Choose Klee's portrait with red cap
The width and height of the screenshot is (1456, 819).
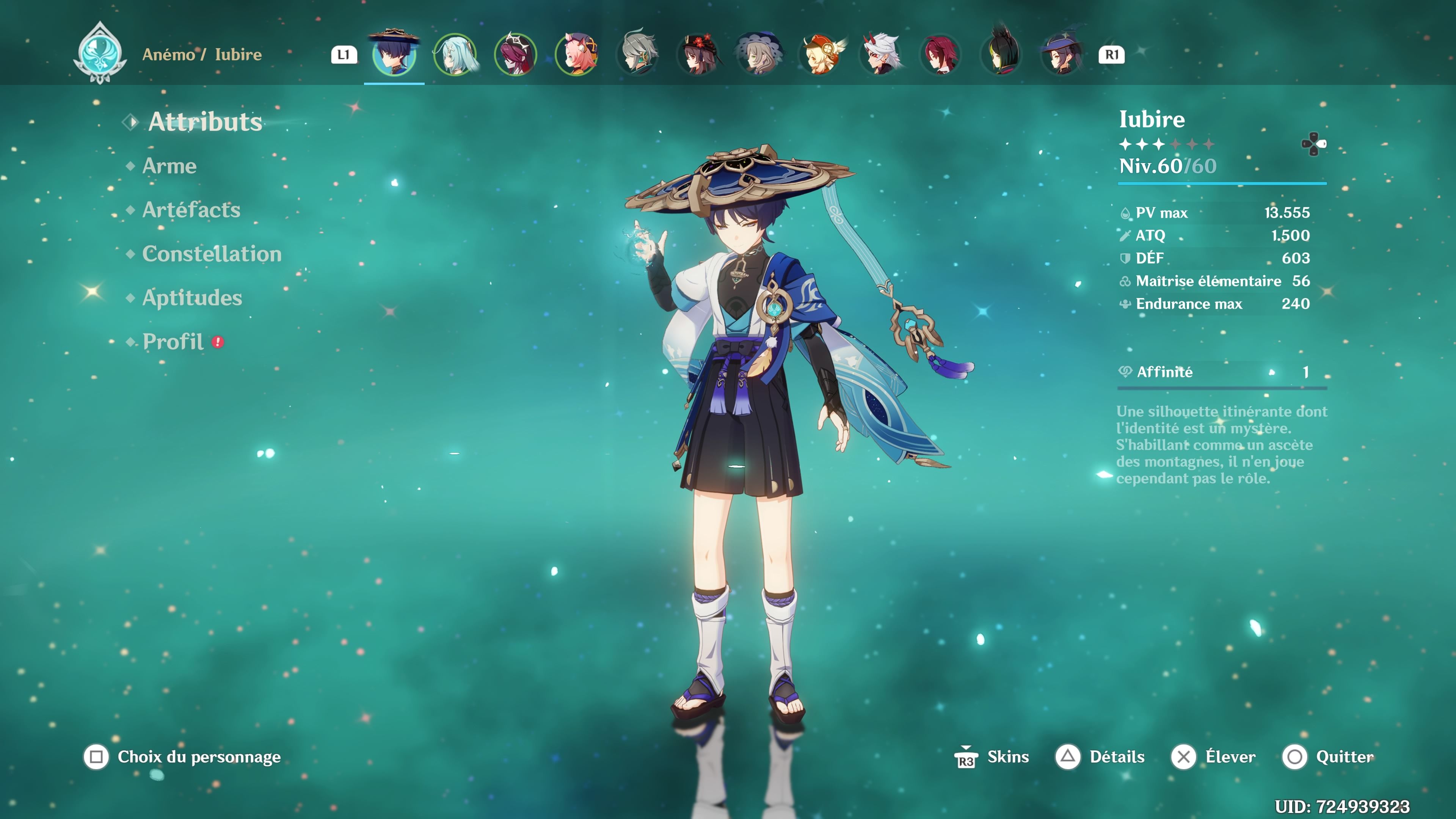821,54
